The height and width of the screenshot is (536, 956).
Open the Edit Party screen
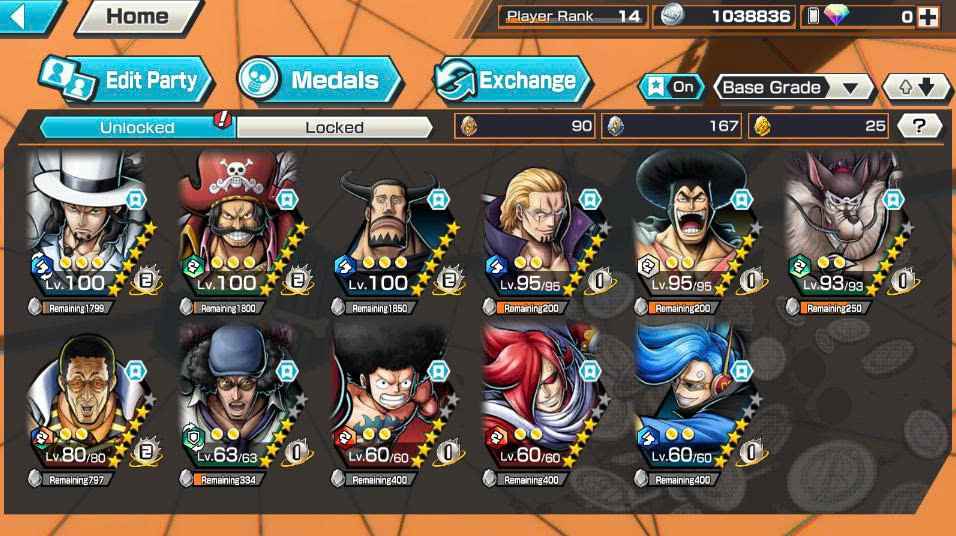click(x=127, y=80)
